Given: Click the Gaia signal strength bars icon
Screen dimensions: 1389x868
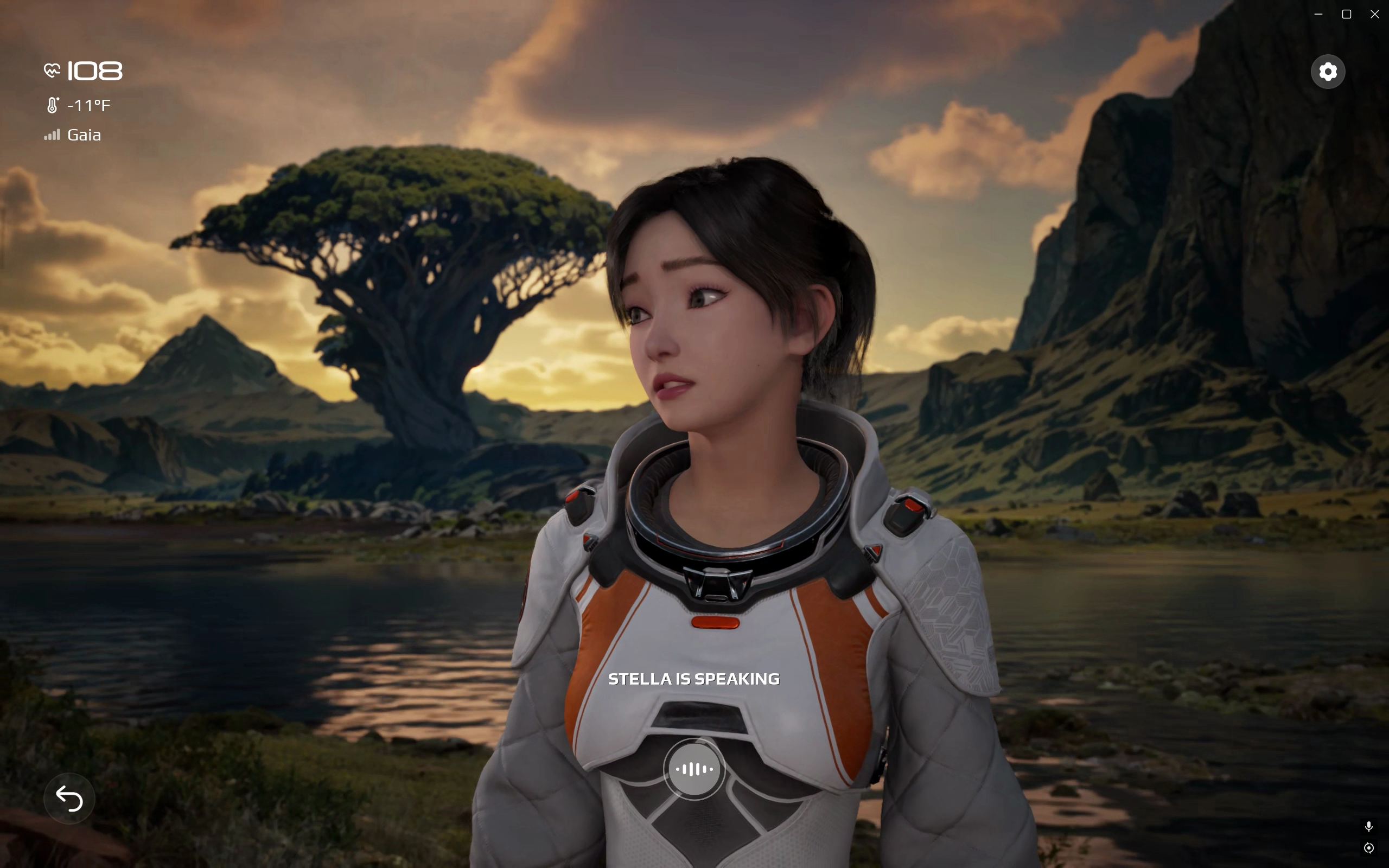Looking at the screenshot, I should pyautogui.click(x=53, y=136).
